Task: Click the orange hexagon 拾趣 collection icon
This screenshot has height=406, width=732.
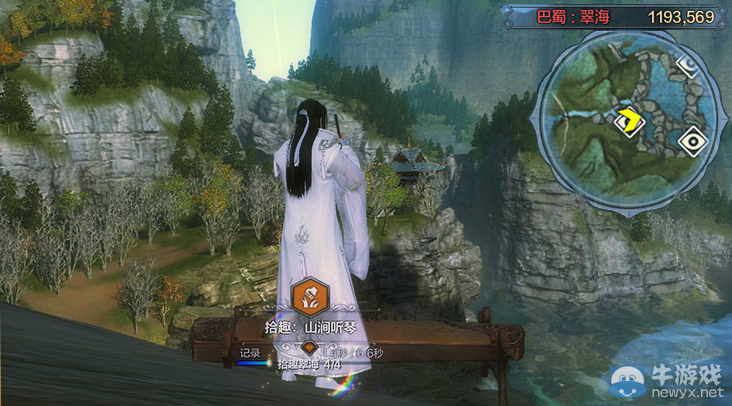Action: [x=308, y=296]
